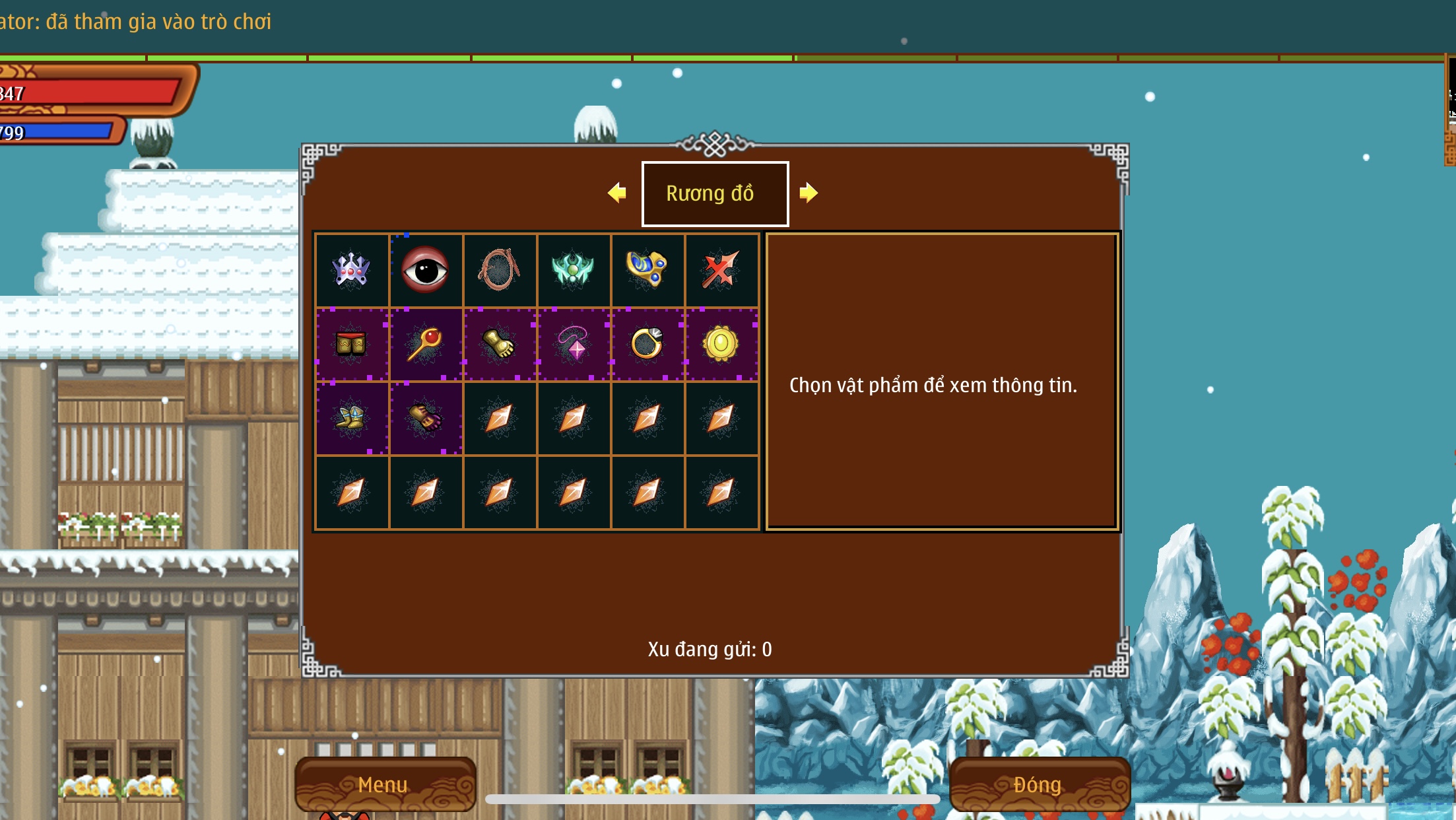Choose the pink gem necklace item
The image size is (1456, 820).
point(573,344)
